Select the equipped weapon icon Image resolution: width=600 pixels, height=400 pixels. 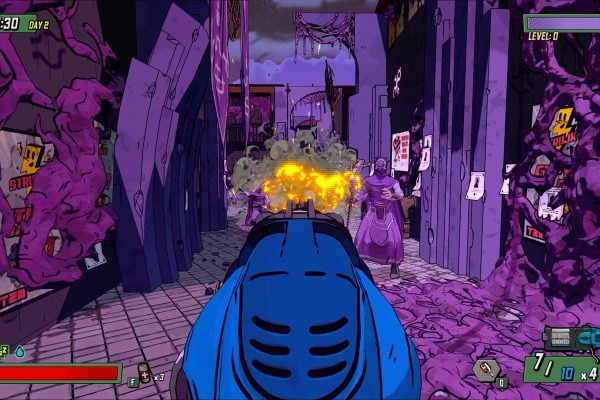(x=572, y=338)
